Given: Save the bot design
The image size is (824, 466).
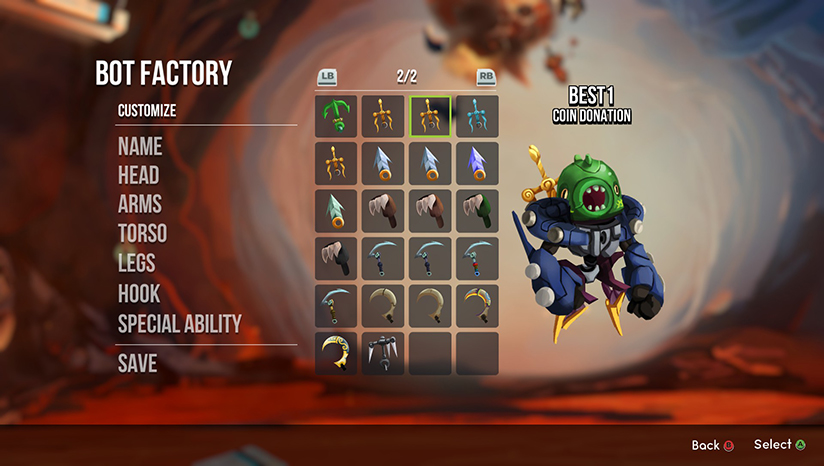Looking at the screenshot, I should (138, 363).
